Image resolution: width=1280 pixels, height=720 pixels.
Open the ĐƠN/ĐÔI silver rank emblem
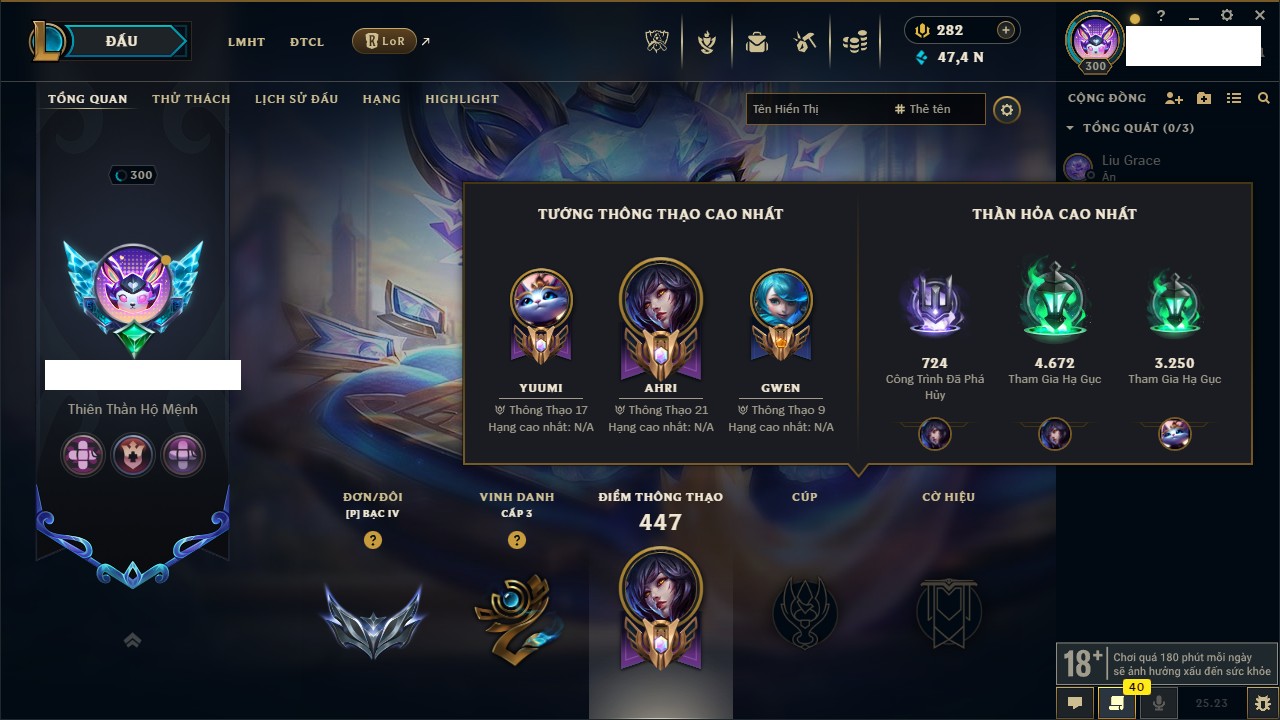[373, 619]
